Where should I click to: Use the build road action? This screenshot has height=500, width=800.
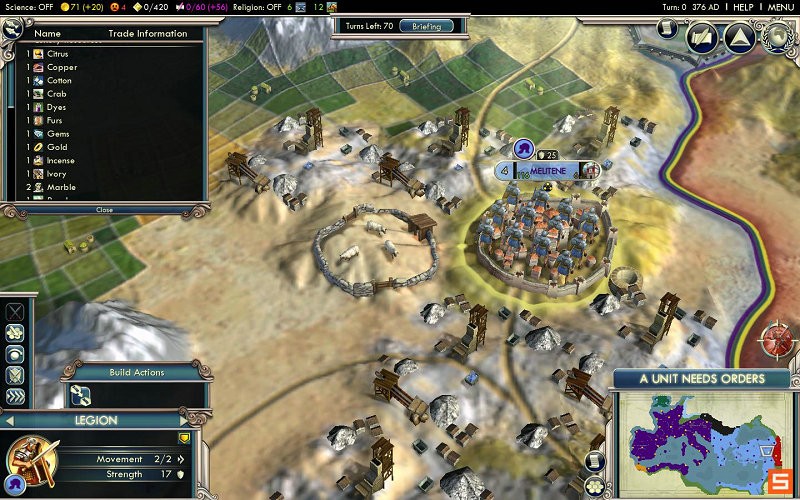click(82, 394)
